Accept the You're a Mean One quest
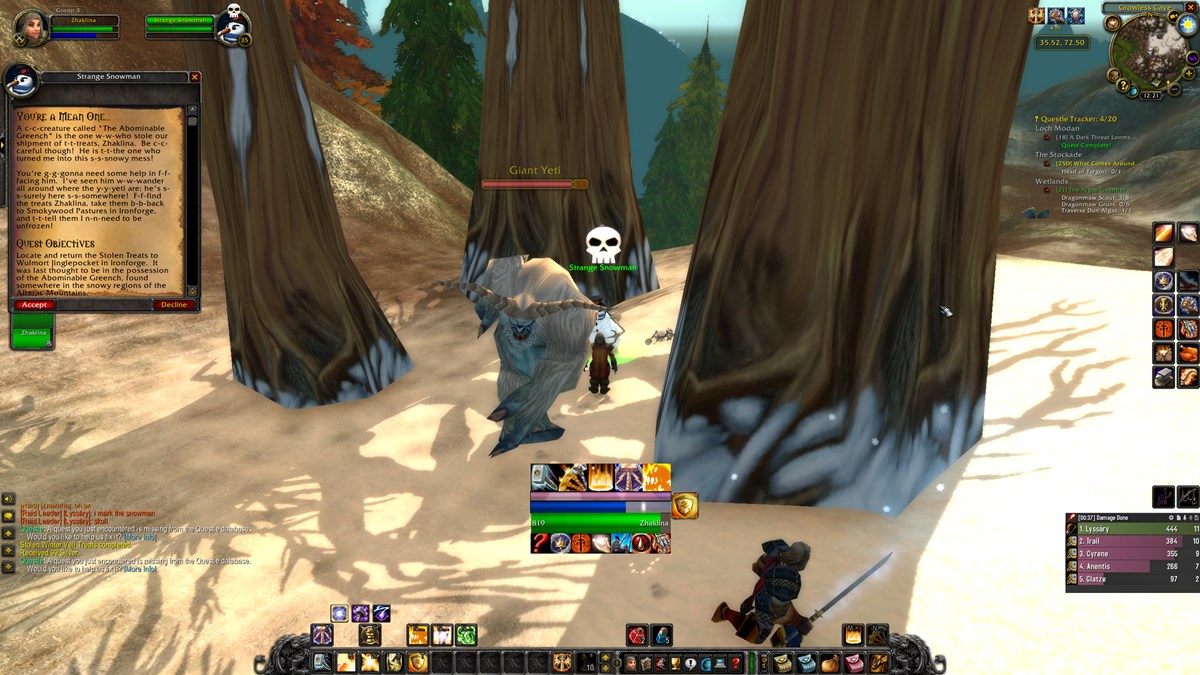The image size is (1200, 675). click(x=34, y=305)
